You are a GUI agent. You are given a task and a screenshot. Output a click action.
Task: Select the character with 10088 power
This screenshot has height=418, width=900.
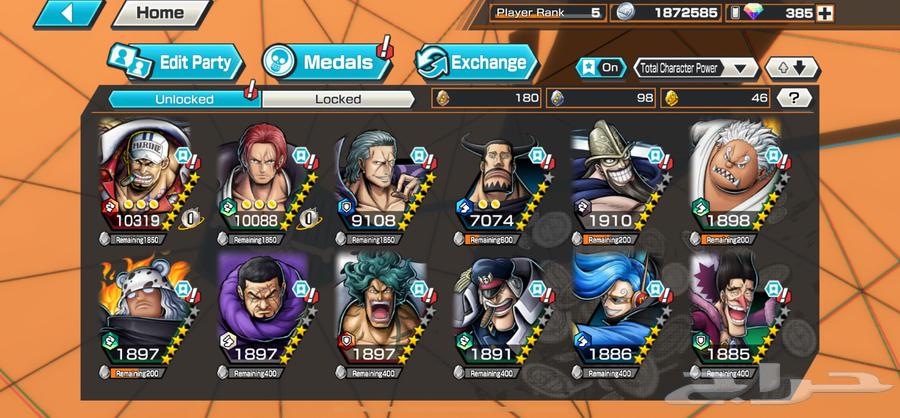click(x=265, y=180)
